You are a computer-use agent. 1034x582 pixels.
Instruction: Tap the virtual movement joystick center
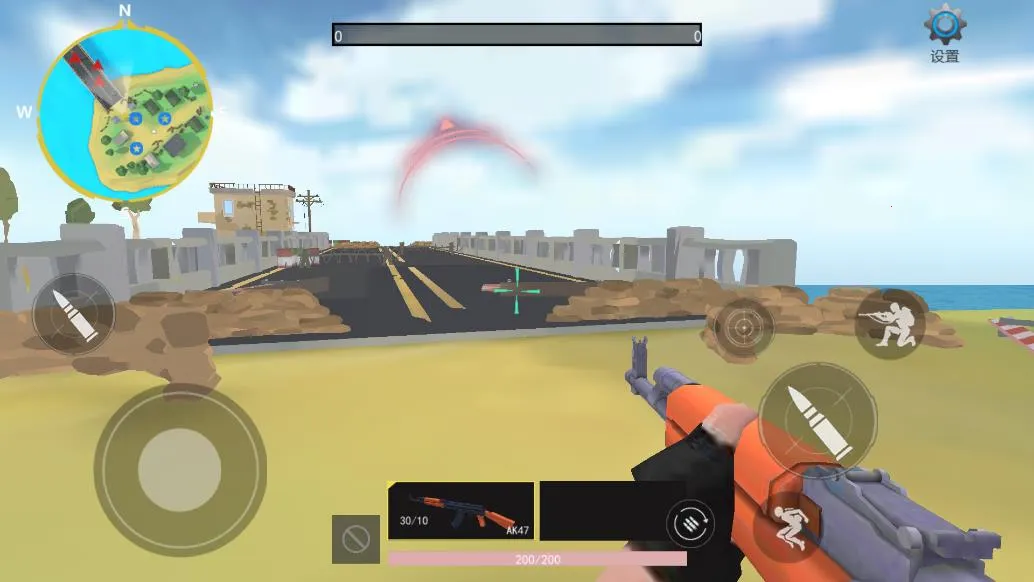(179, 470)
